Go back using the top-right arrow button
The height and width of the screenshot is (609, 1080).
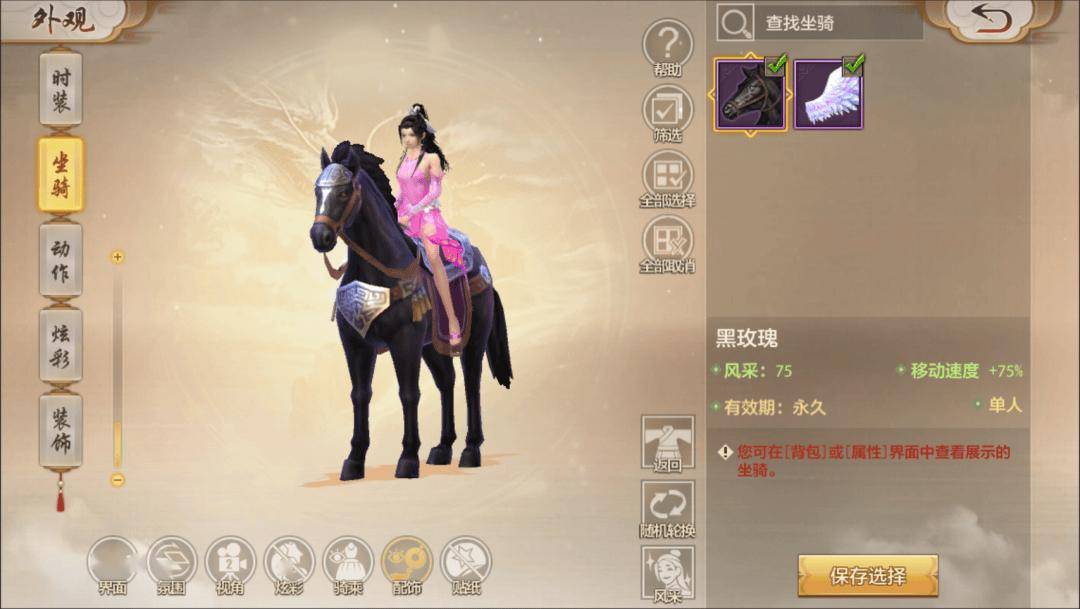(990, 20)
